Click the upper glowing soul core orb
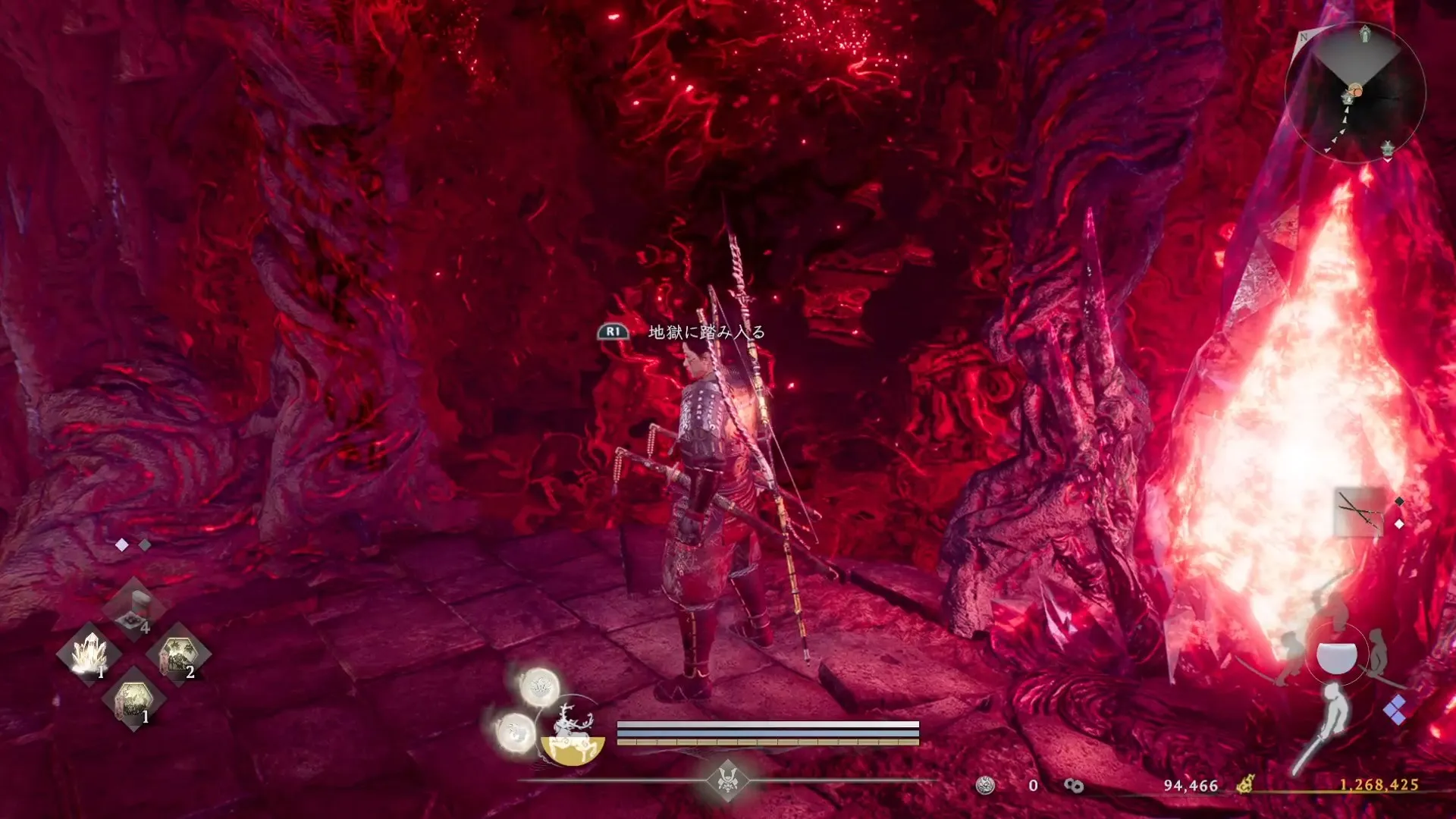 point(539,688)
